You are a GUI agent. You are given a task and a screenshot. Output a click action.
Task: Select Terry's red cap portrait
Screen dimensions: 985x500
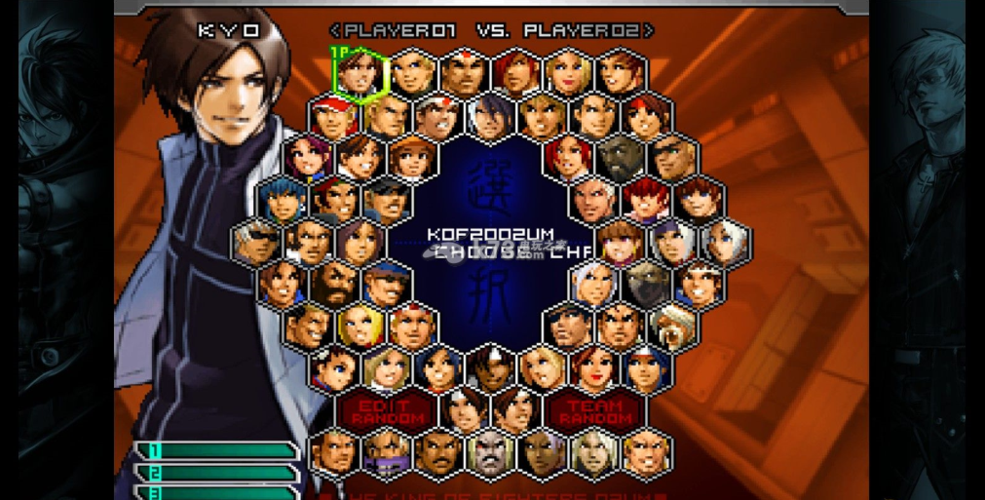pyautogui.click(x=333, y=116)
